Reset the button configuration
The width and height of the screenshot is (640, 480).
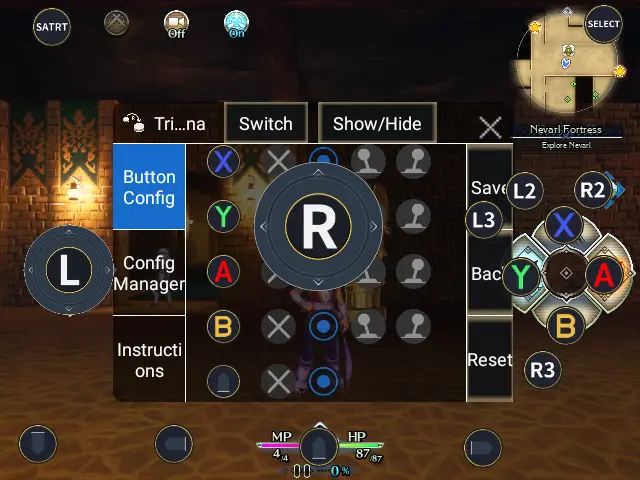pyautogui.click(x=489, y=360)
